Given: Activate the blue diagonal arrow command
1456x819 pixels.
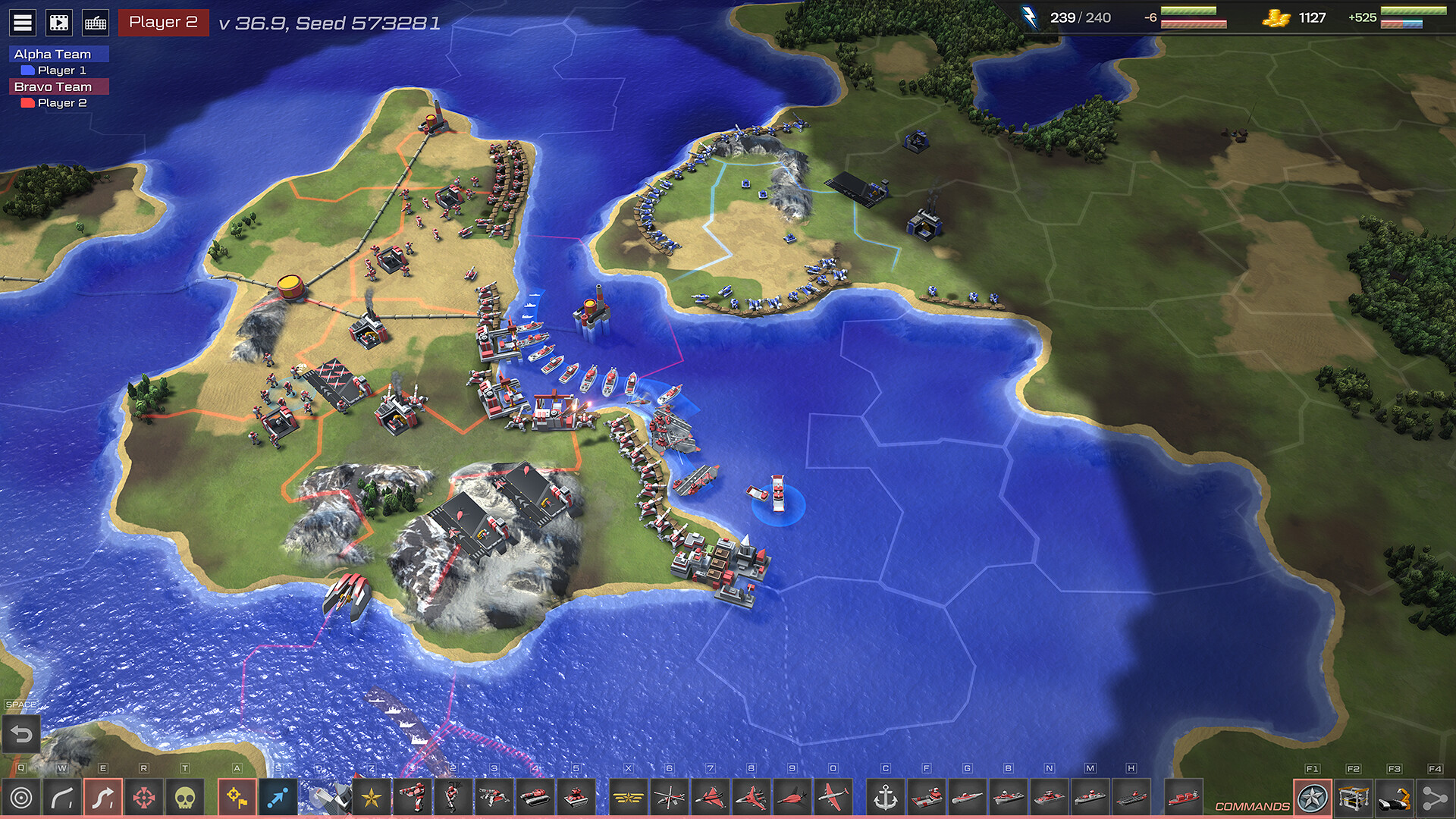Looking at the screenshot, I should (x=278, y=798).
